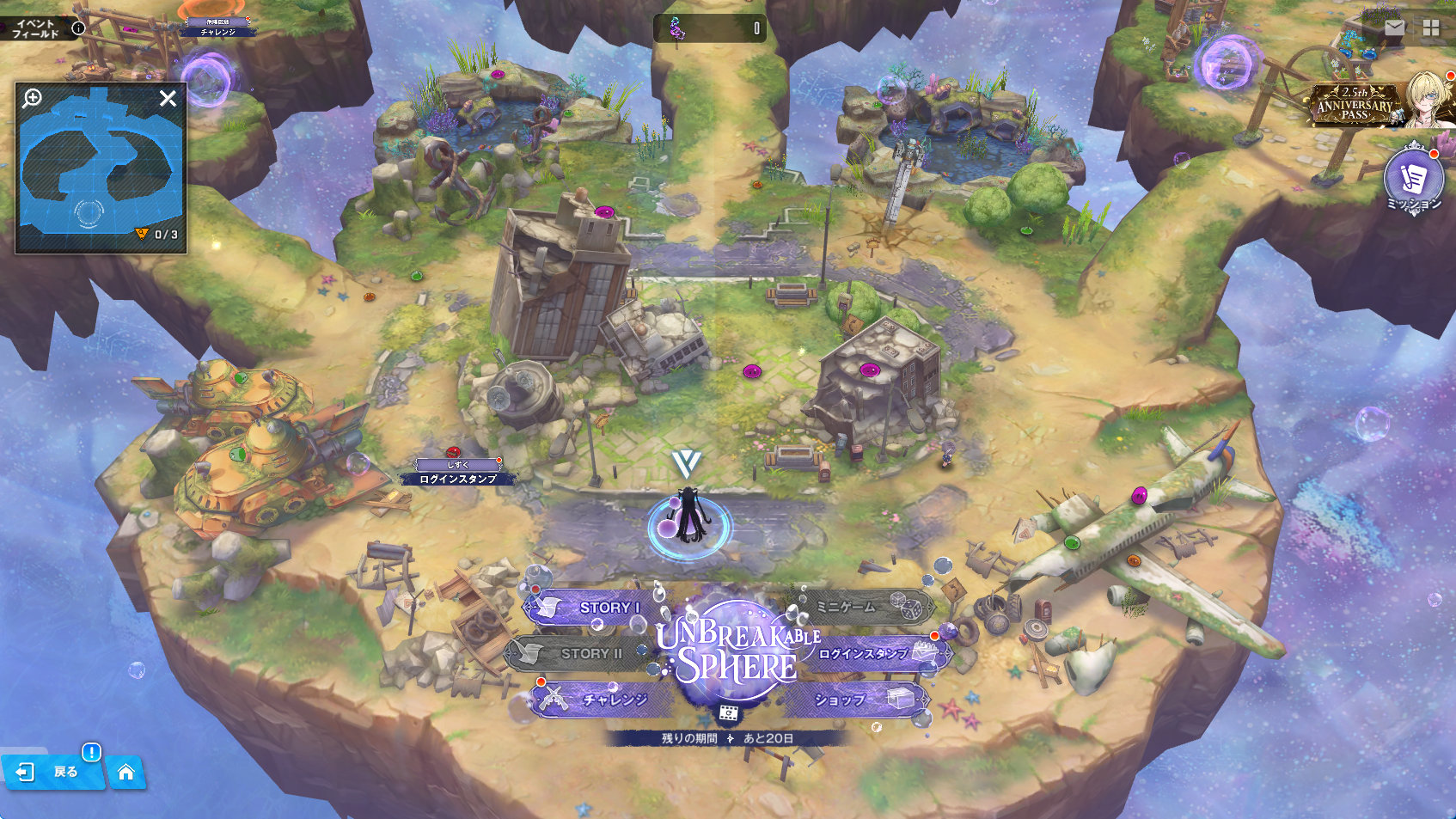Go back with the 戻る button
This screenshot has width=1456, height=819.
coord(53,771)
